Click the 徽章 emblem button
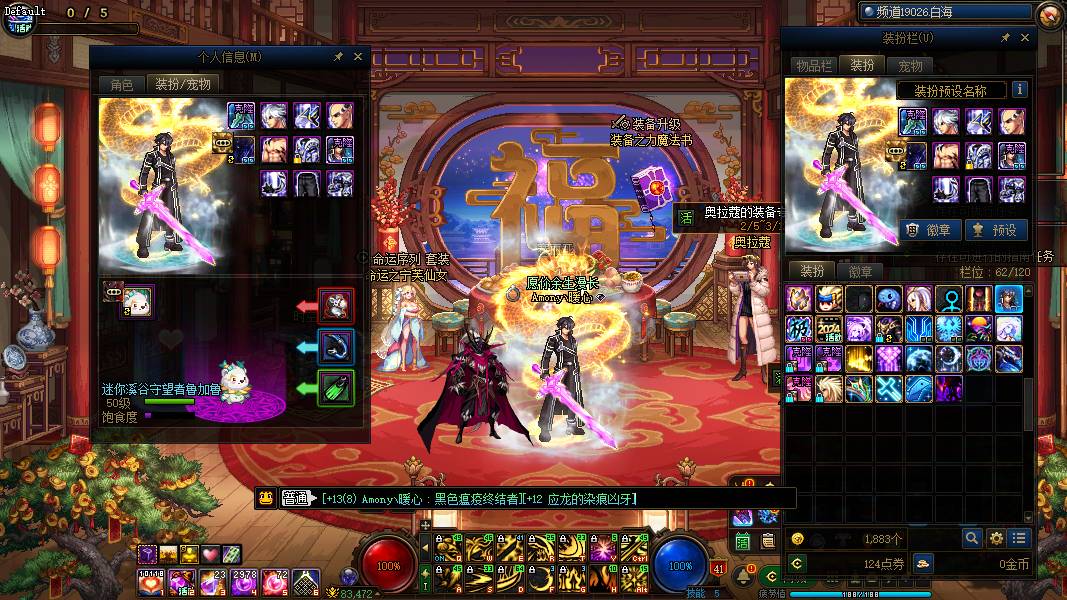Image resolution: width=1067 pixels, height=600 pixels. [930, 230]
